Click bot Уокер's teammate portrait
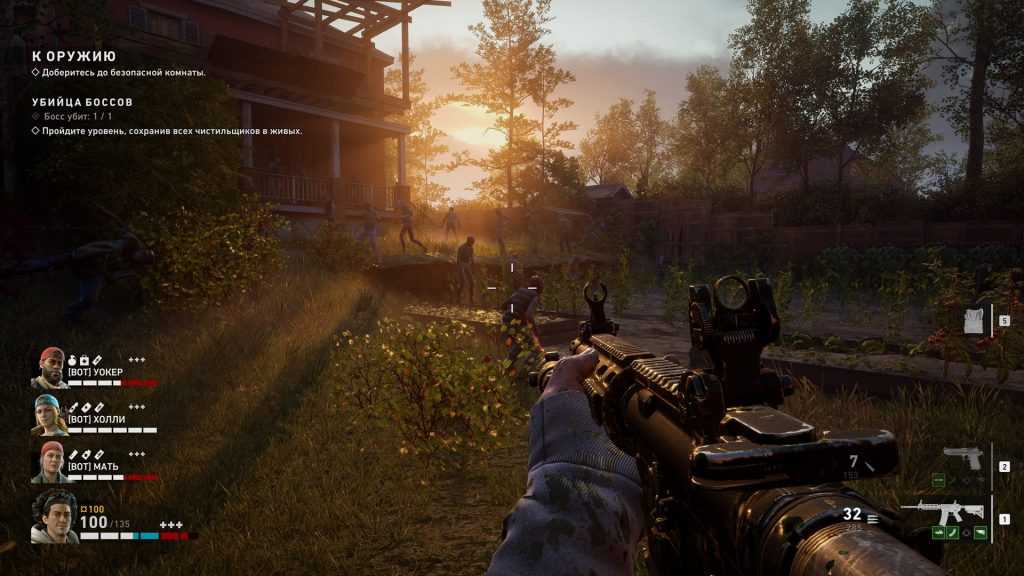The height and width of the screenshot is (576, 1024). 50,368
